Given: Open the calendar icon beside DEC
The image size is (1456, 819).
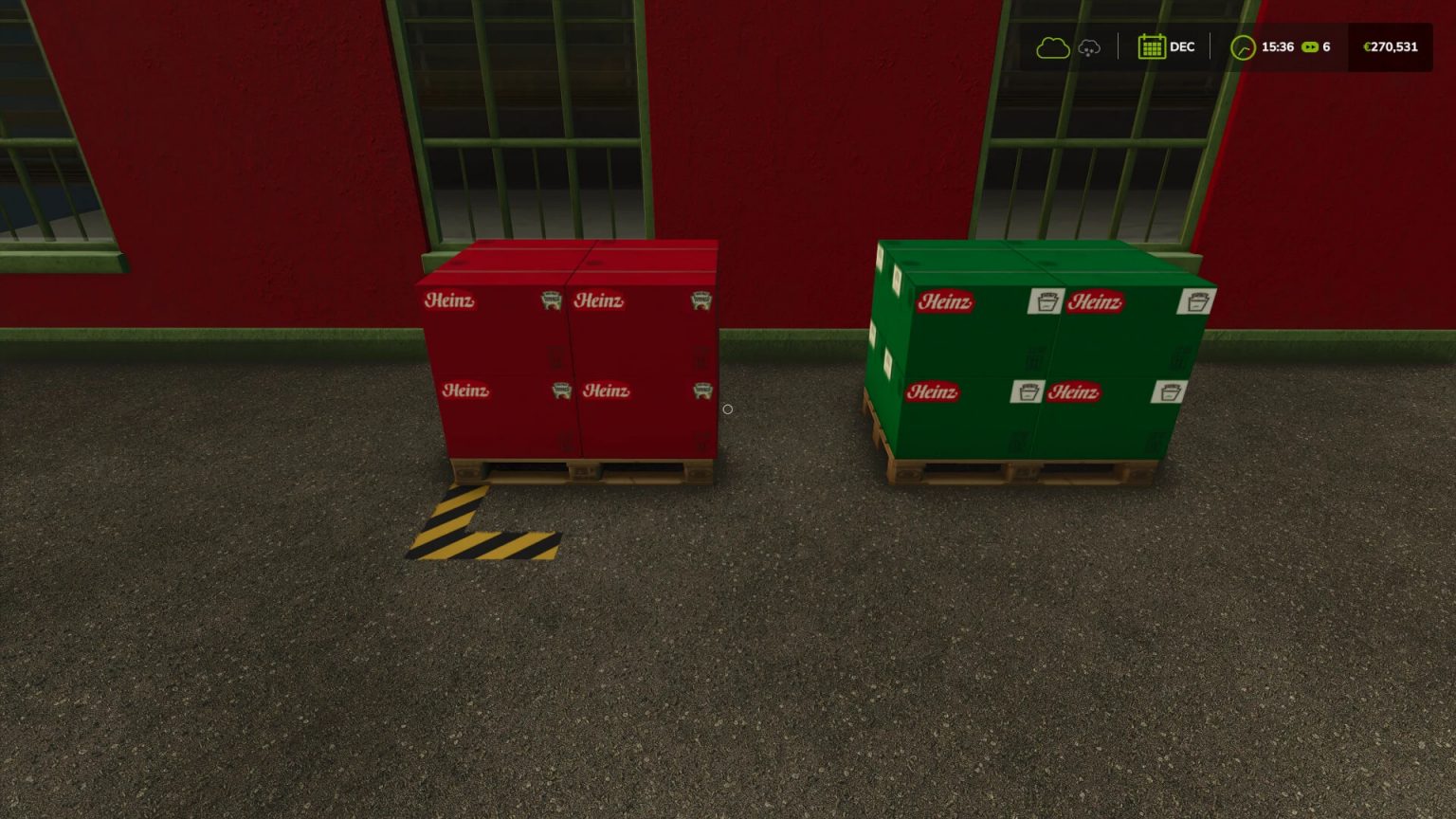Looking at the screenshot, I should click(x=1153, y=46).
